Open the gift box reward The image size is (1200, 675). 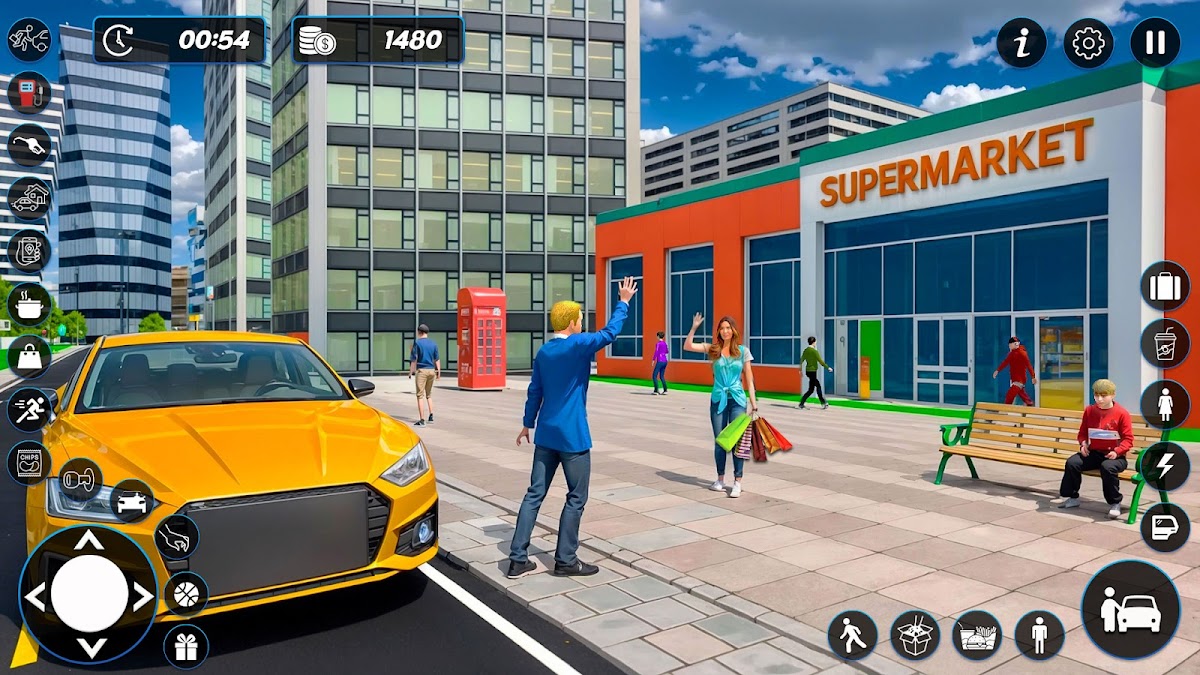[x=186, y=646]
